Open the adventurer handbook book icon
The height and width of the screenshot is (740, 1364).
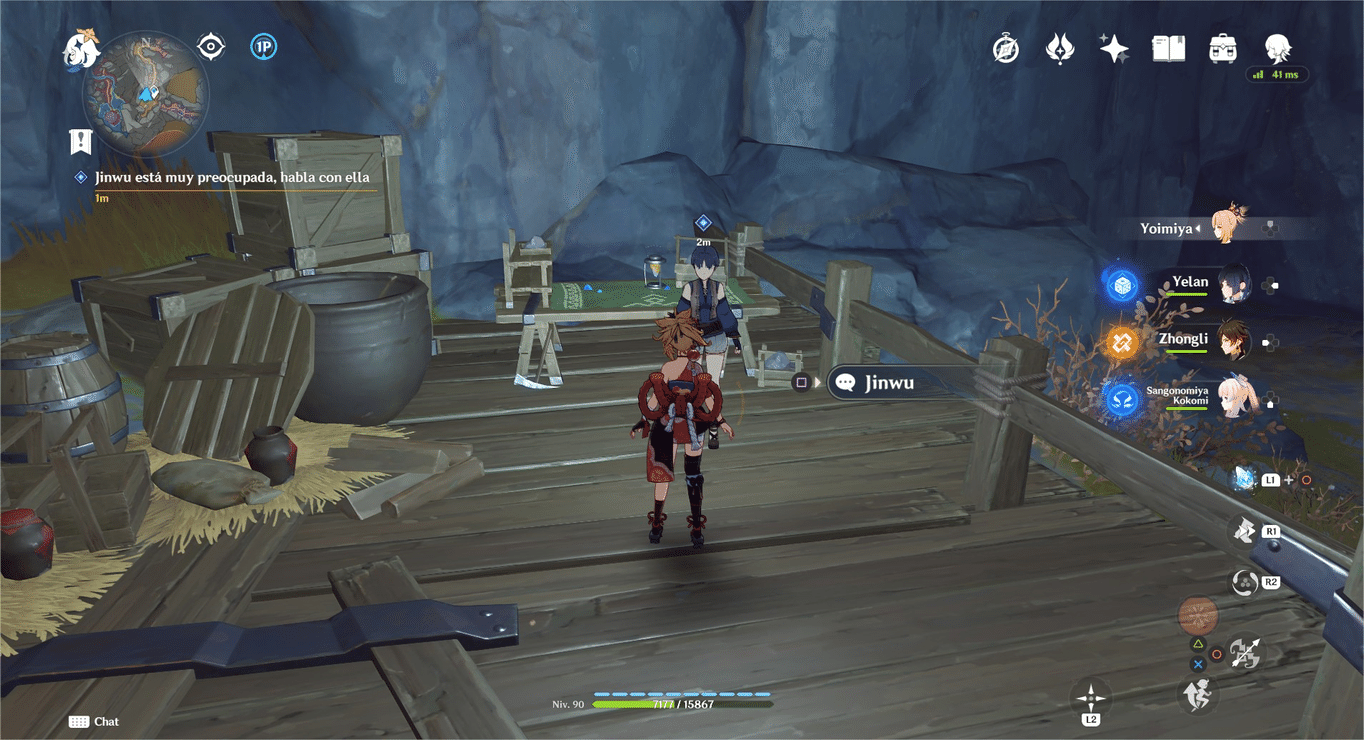(x=1168, y=48)
